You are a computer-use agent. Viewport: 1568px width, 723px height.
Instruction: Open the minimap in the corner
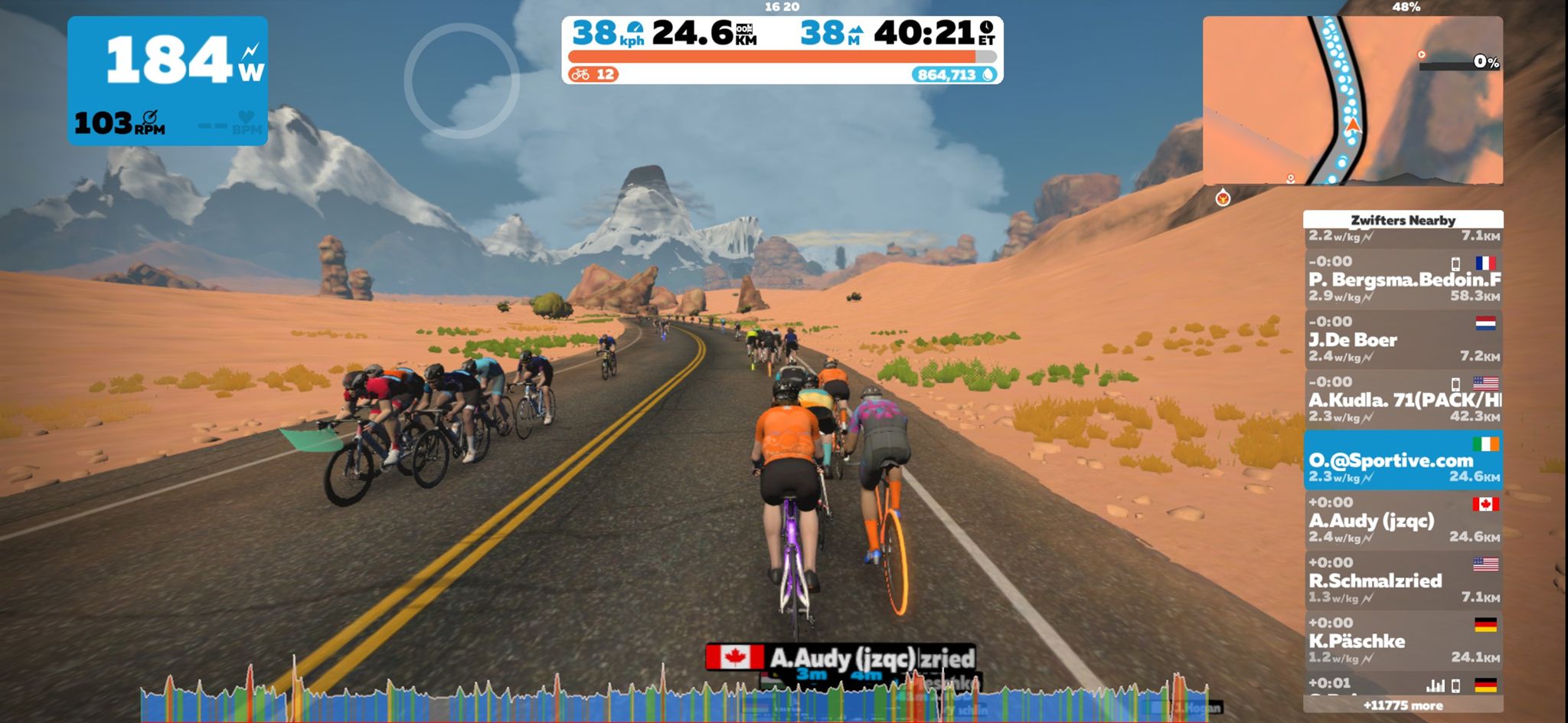(1352, 100)
